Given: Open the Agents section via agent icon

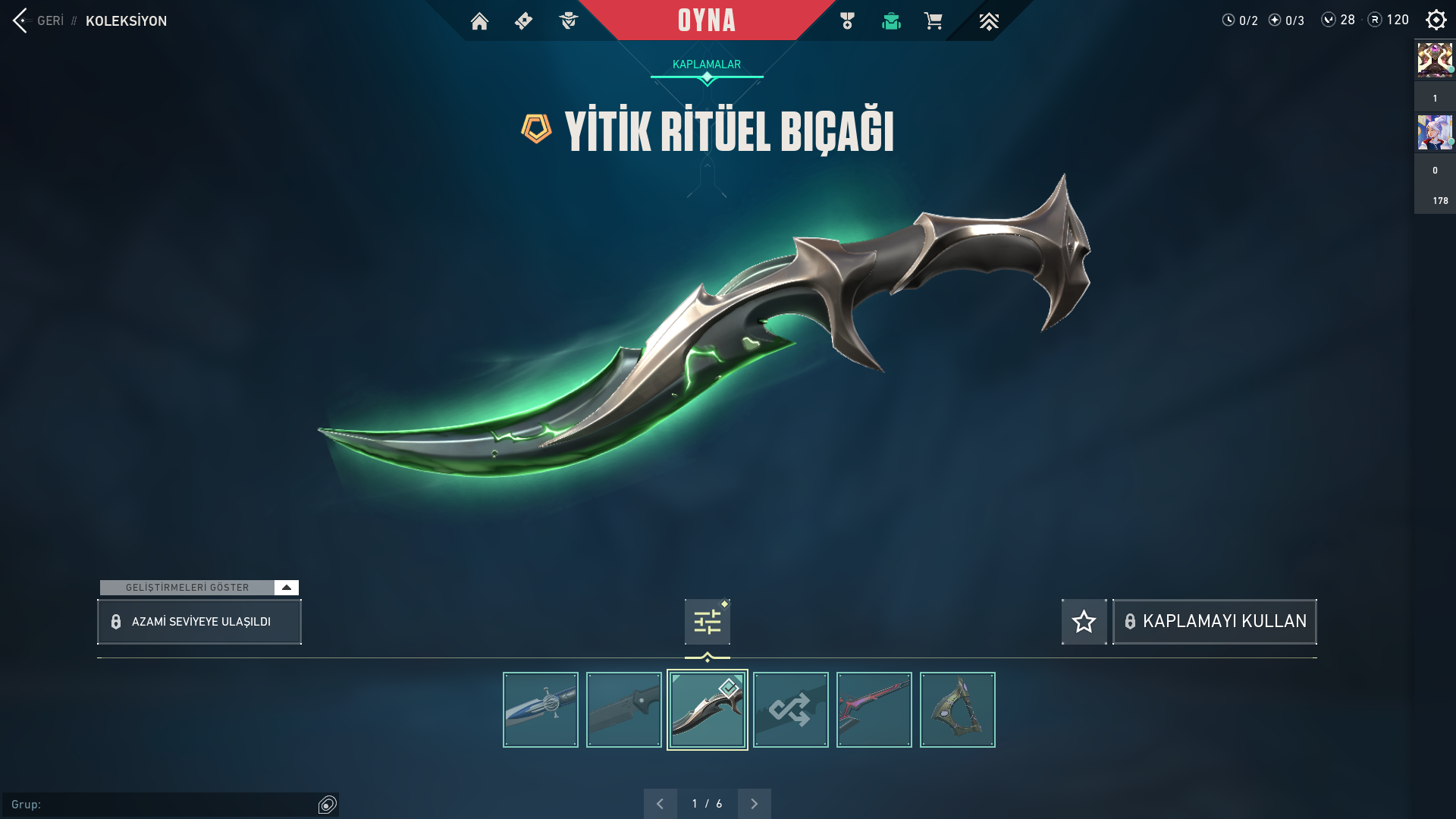Looking at the screenshot, I should pyautogui.click(x=568, y=21).
